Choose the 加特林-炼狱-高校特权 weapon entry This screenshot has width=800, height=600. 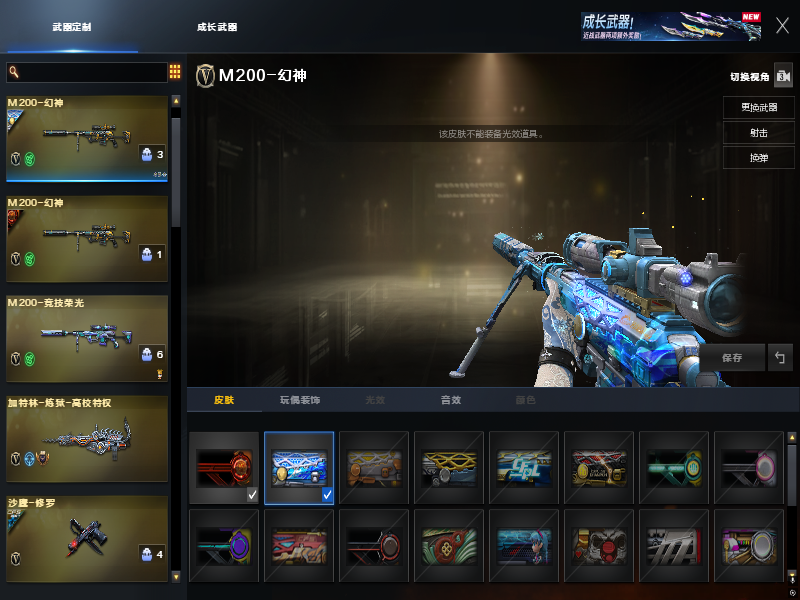[87, 439]
